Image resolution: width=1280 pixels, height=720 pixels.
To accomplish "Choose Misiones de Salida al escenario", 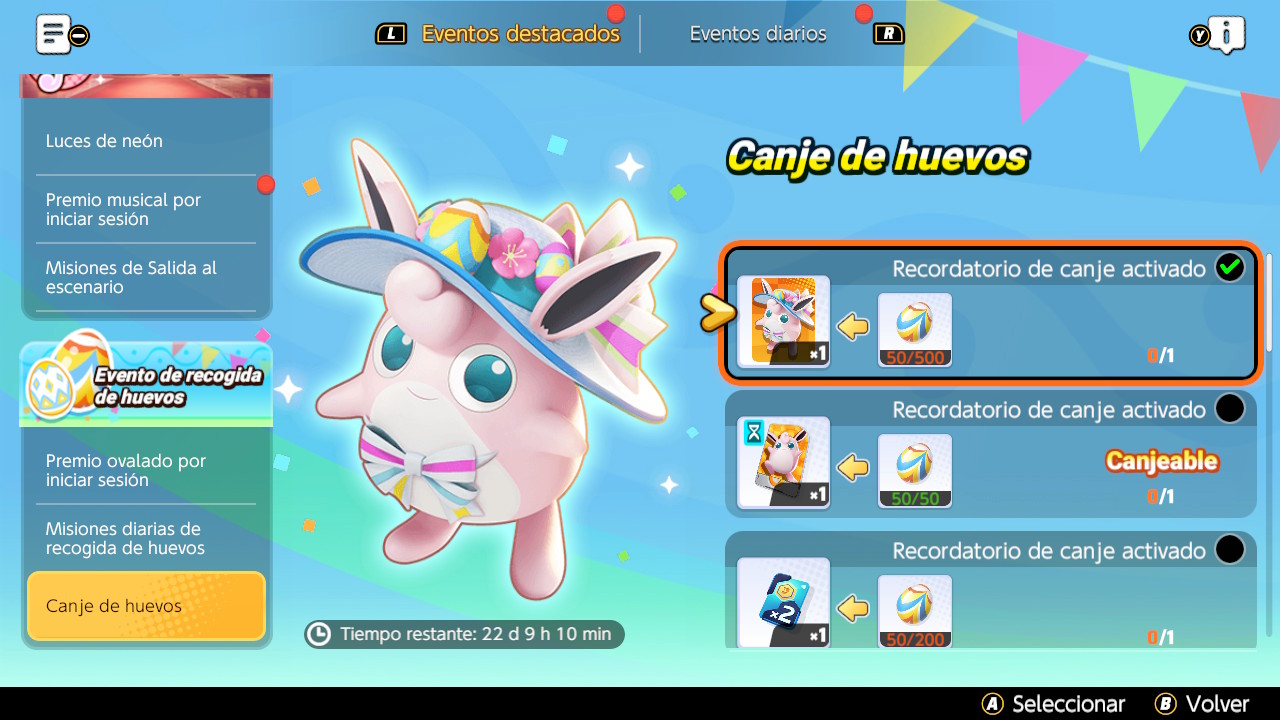I will pos(131,277).
